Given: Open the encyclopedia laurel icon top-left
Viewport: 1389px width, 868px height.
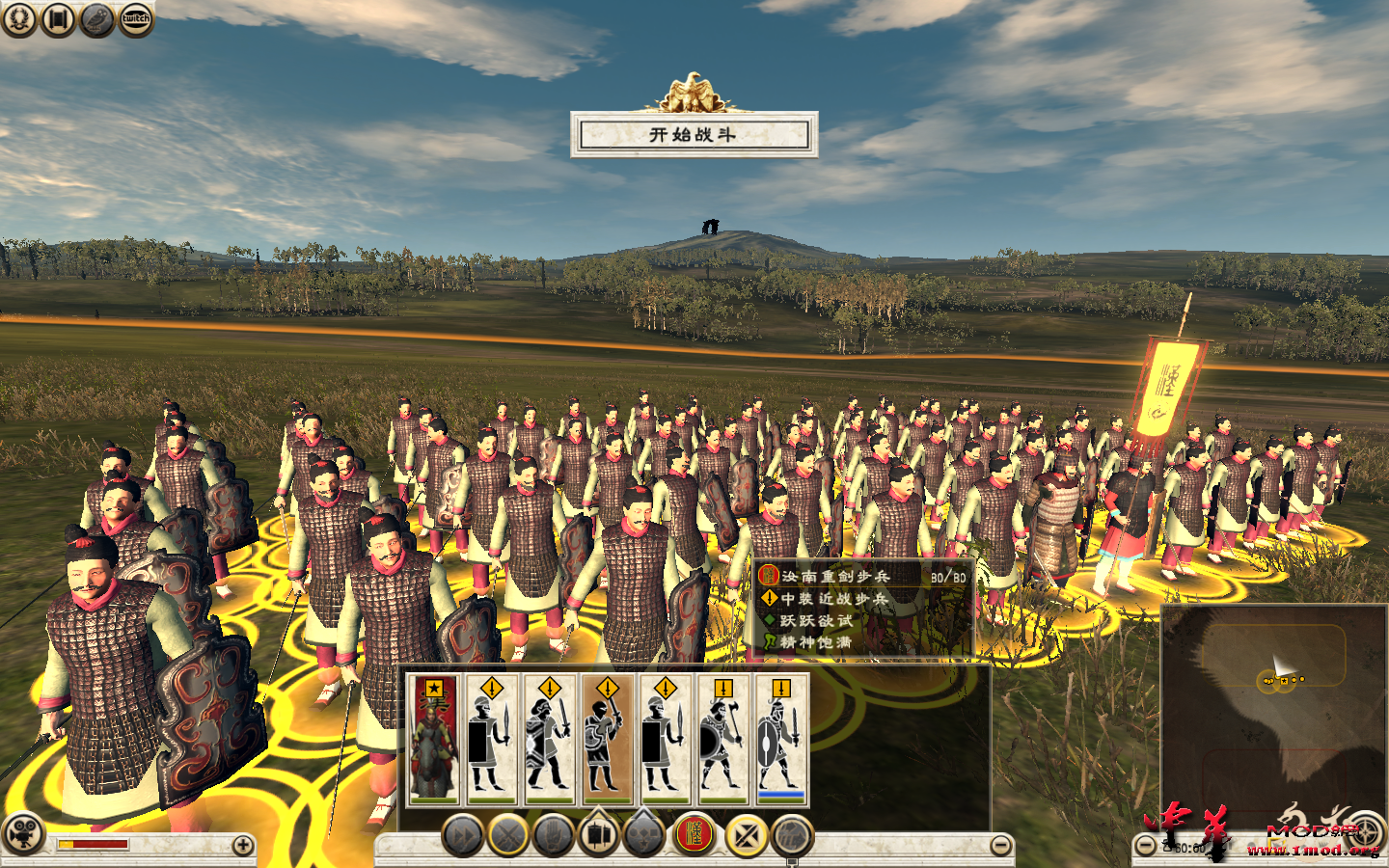Looking at the screenshot, I should [19, 20].
